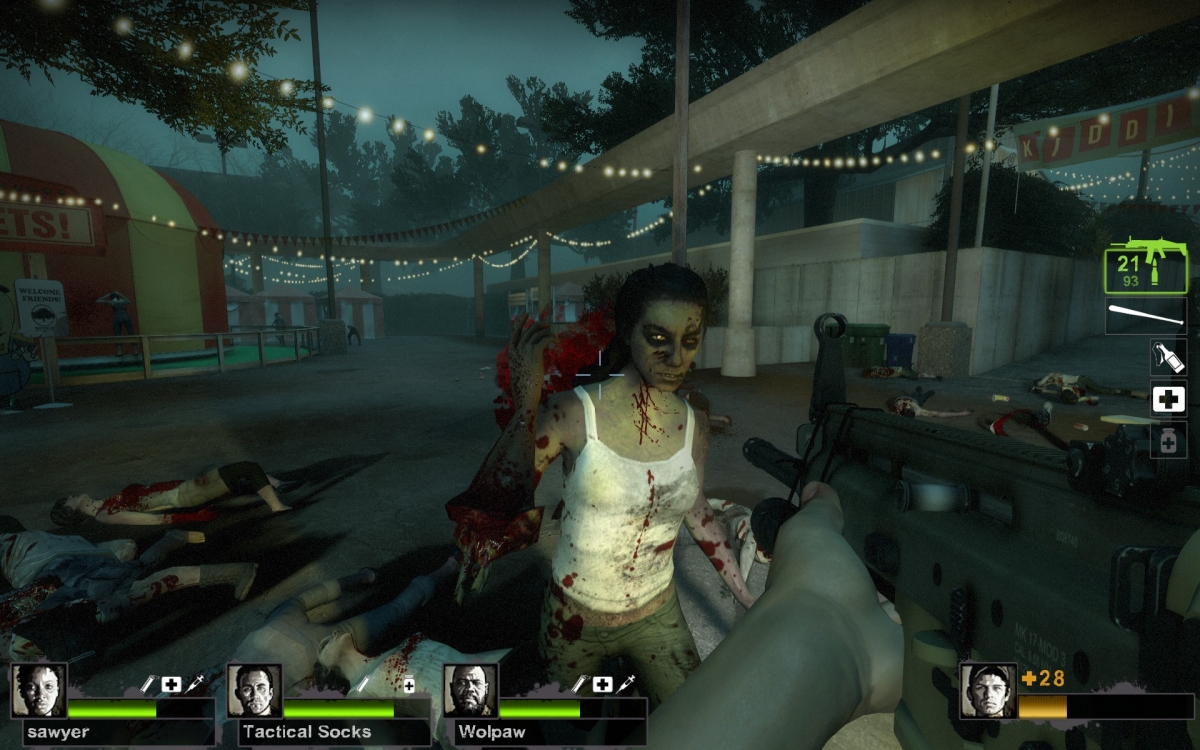1200x750 pixels.
Task: Click sawyer's teammate portrait
Action: [x=39, y=690]
